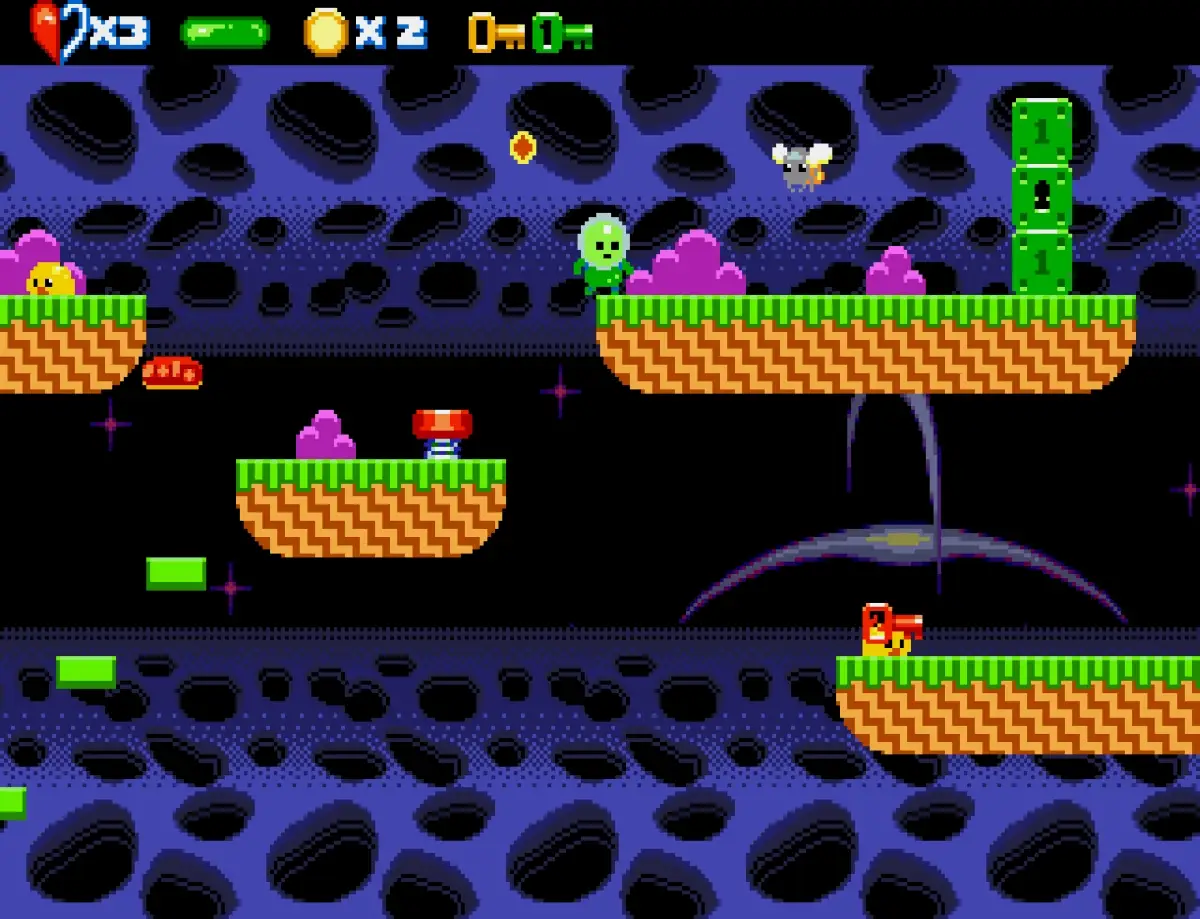Image resolution: width=1200 pixels, height=919 pixels.
Task: Select the green key in the HUD
Action: (x=562, y=33)
